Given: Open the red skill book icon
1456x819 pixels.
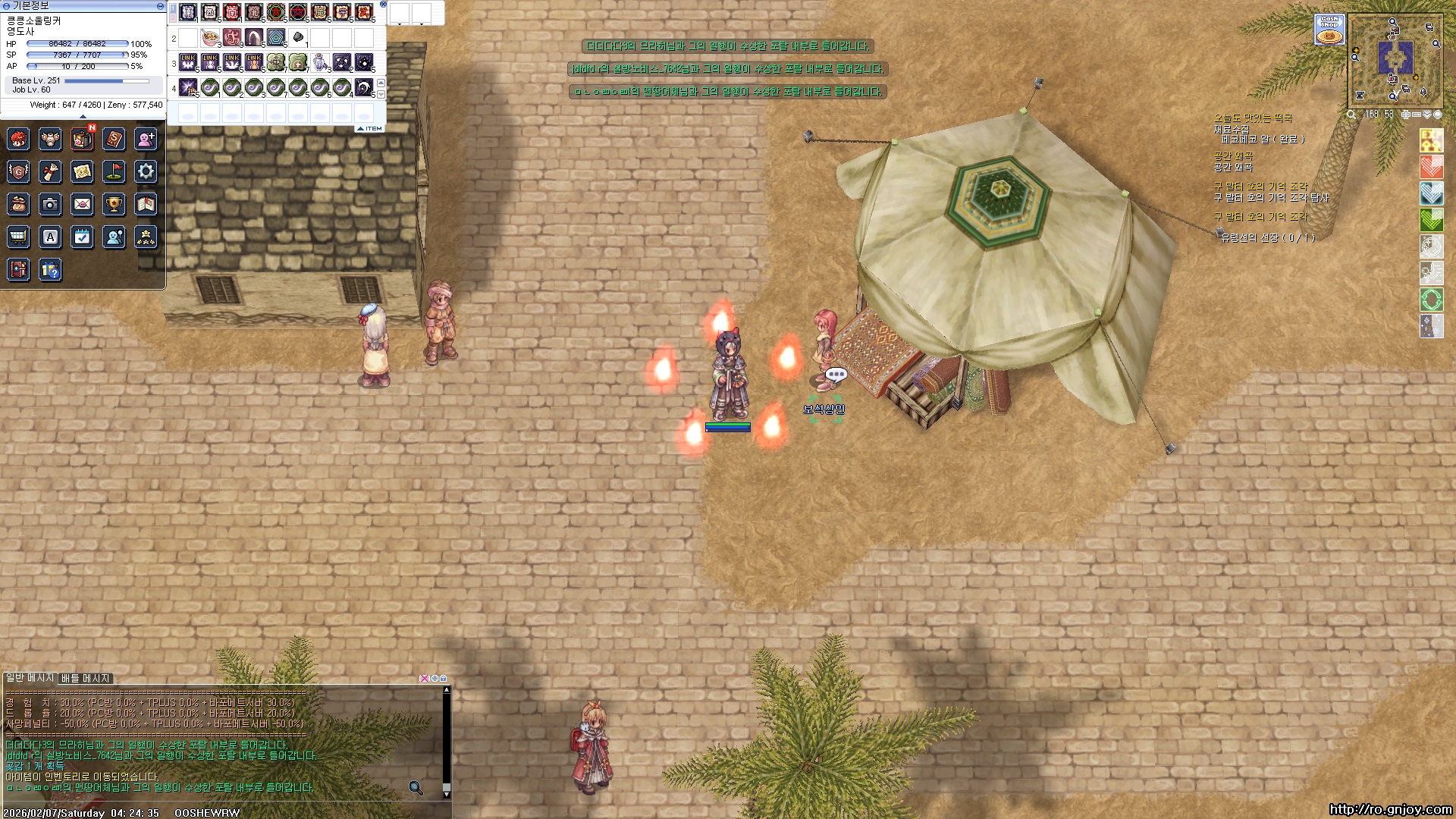Looking at the screenshot, I should [x=114, y=139].
